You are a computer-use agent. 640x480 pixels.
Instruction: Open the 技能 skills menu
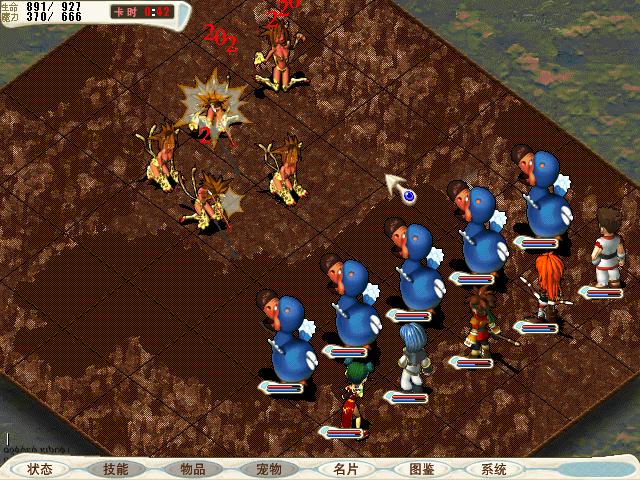click(x=116, y=469)
